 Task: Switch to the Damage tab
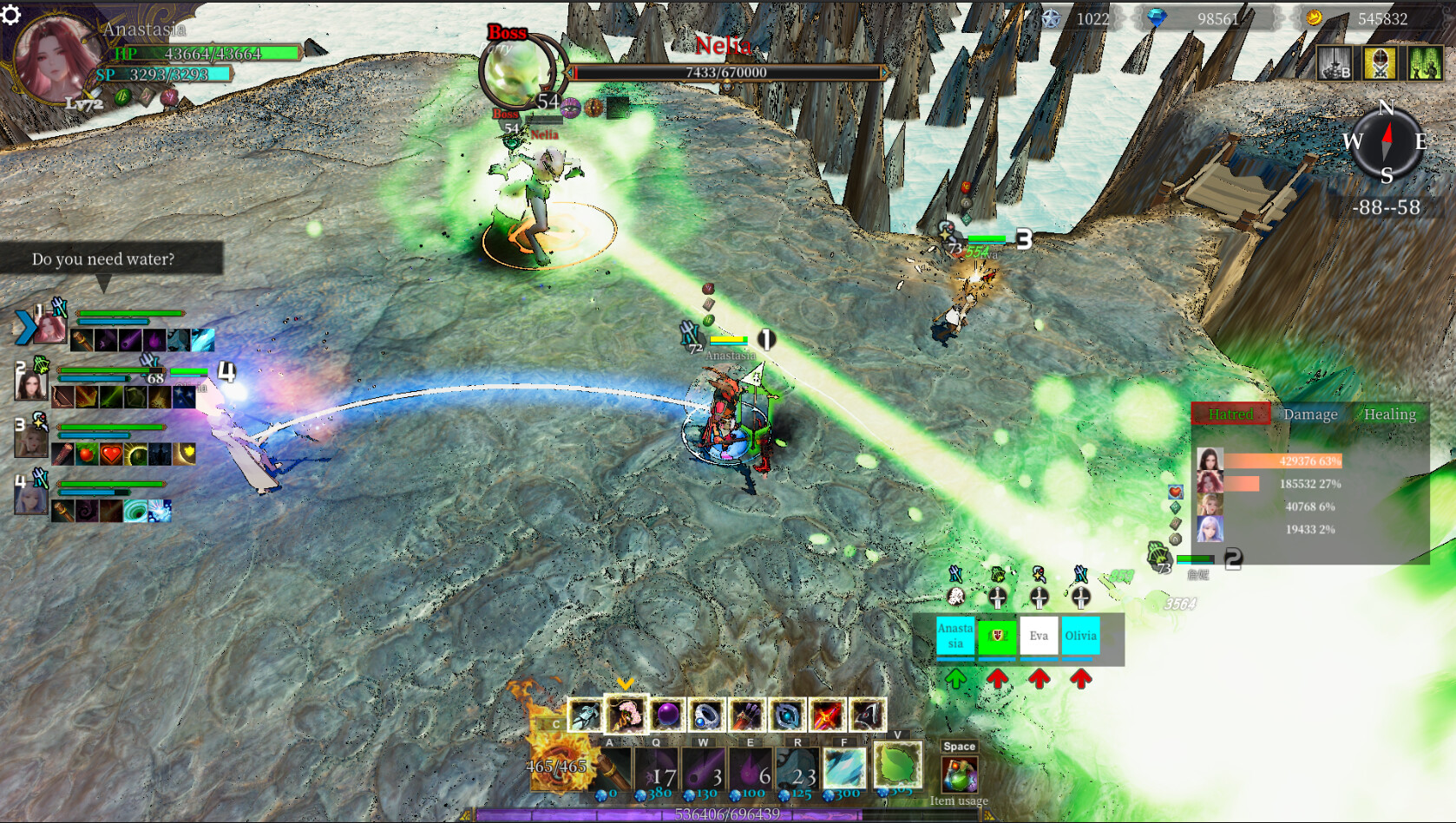point(1310,415)
